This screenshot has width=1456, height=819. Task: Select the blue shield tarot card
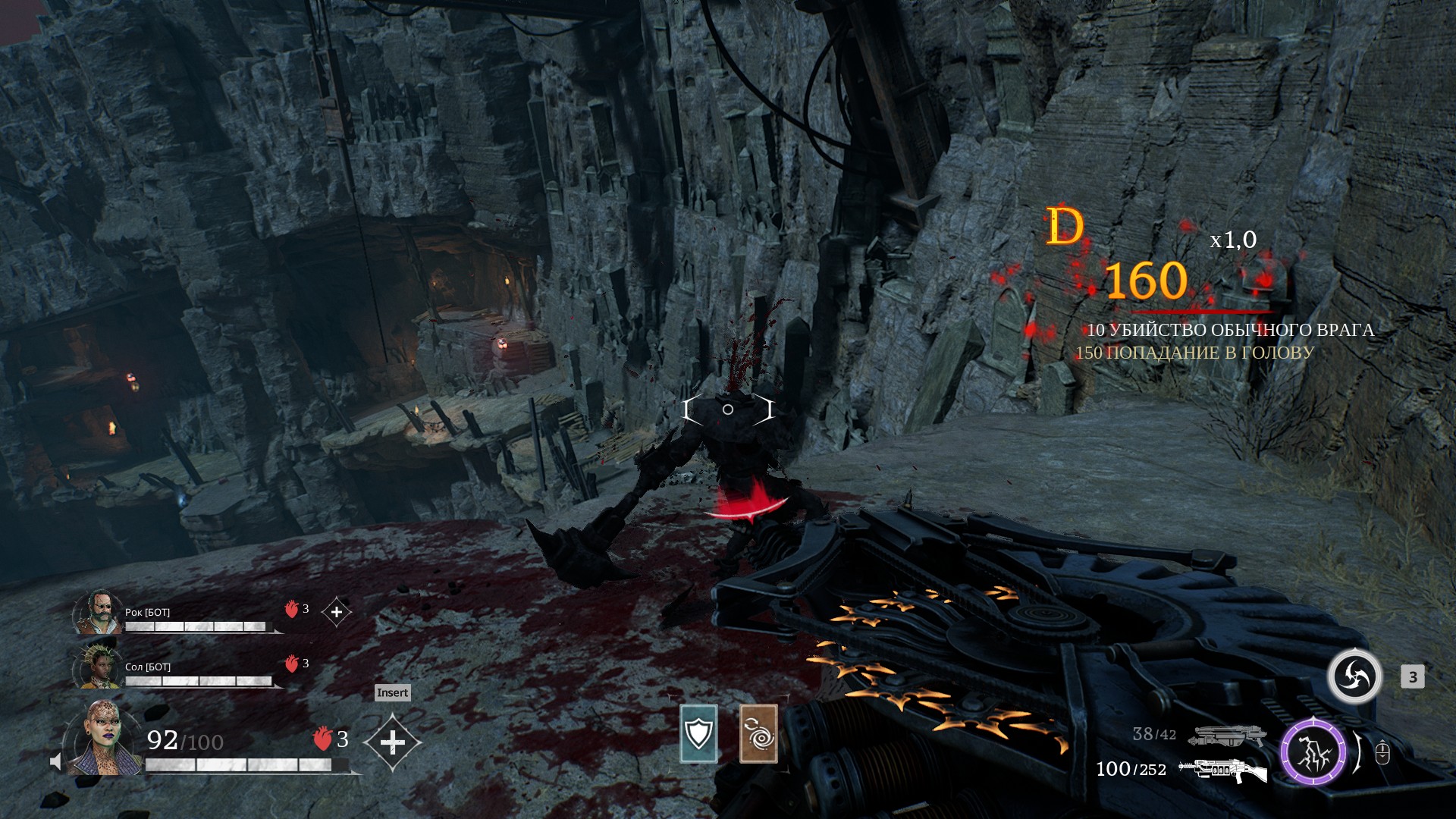click(698, 733)
